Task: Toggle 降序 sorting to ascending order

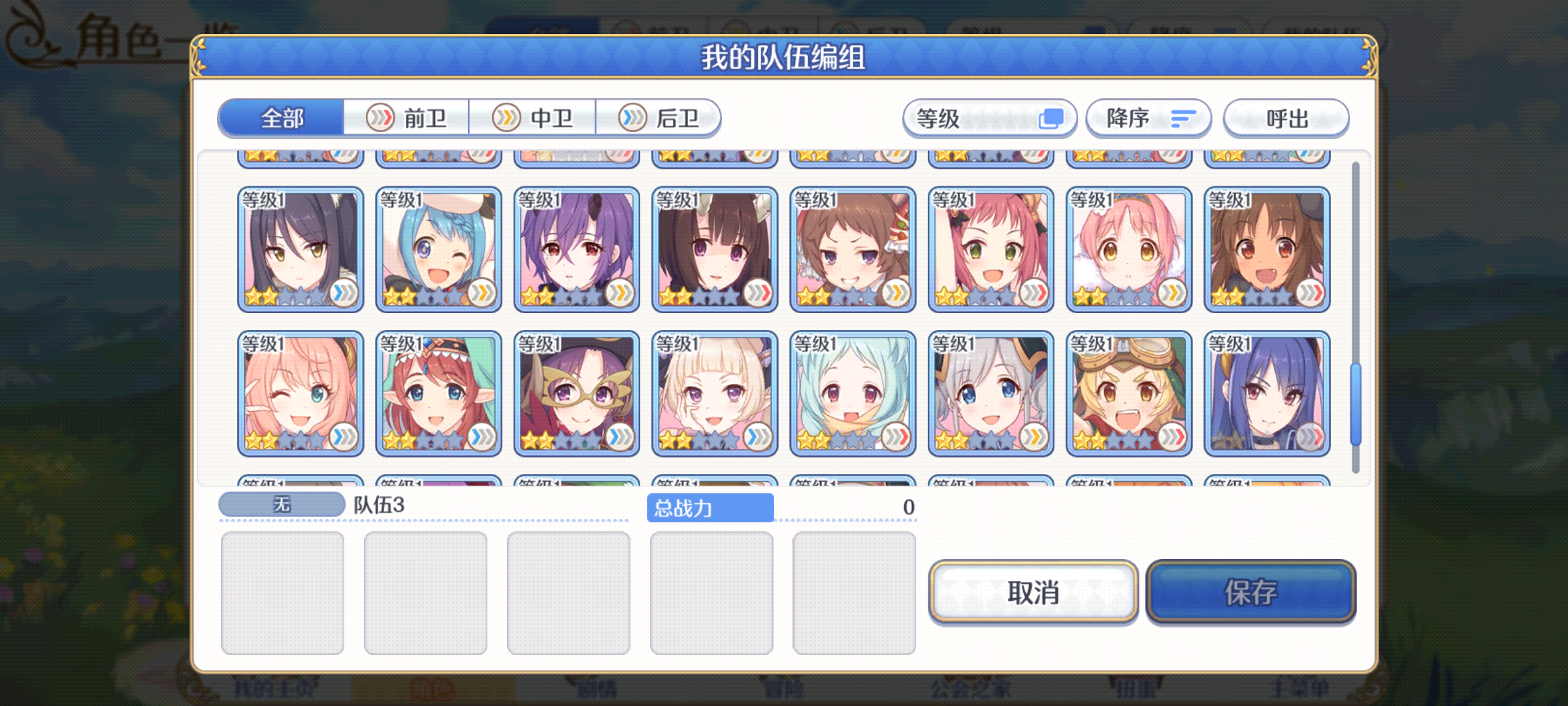Action: [1148, 118]
